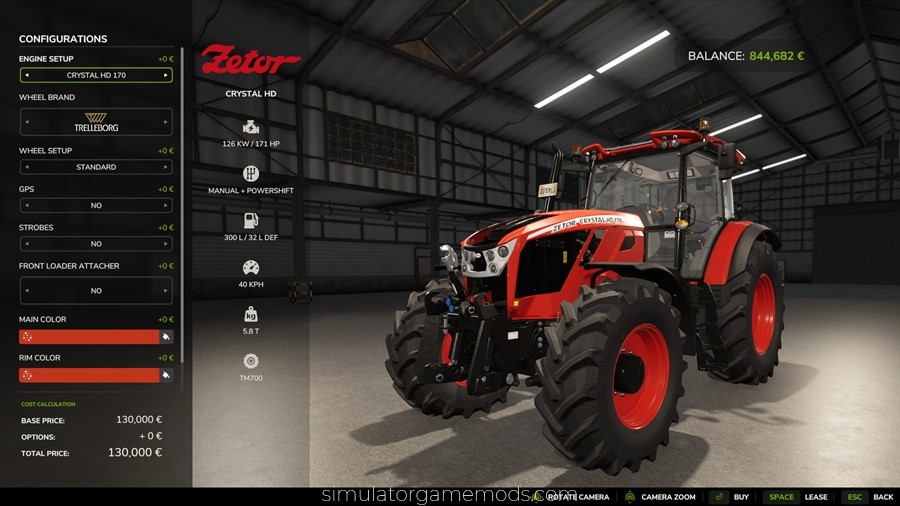Click left arrow on front loader attacher
Screen dimensions: 900x506
(26, 290)
